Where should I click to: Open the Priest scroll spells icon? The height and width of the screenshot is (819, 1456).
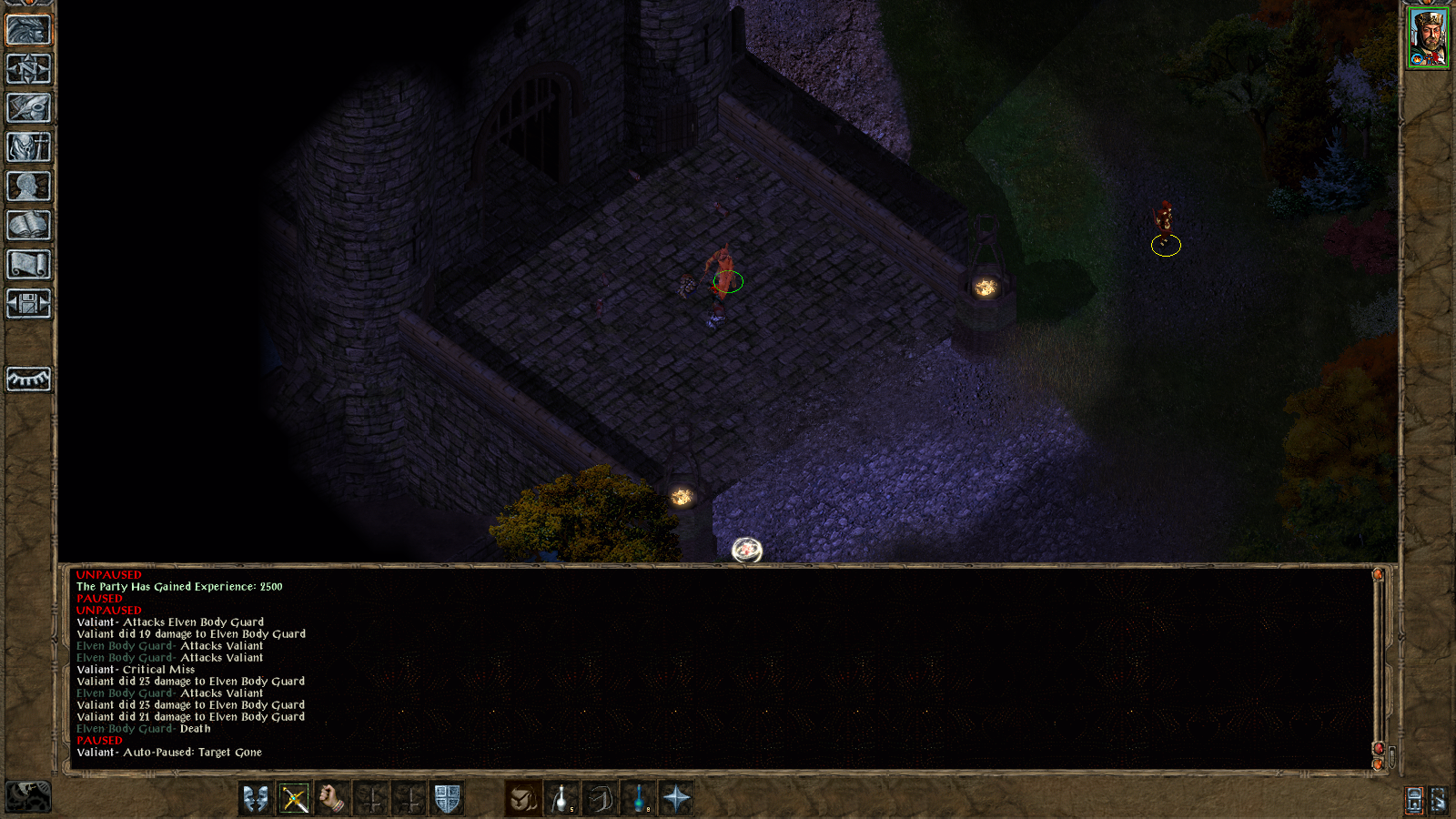point(27,264)
